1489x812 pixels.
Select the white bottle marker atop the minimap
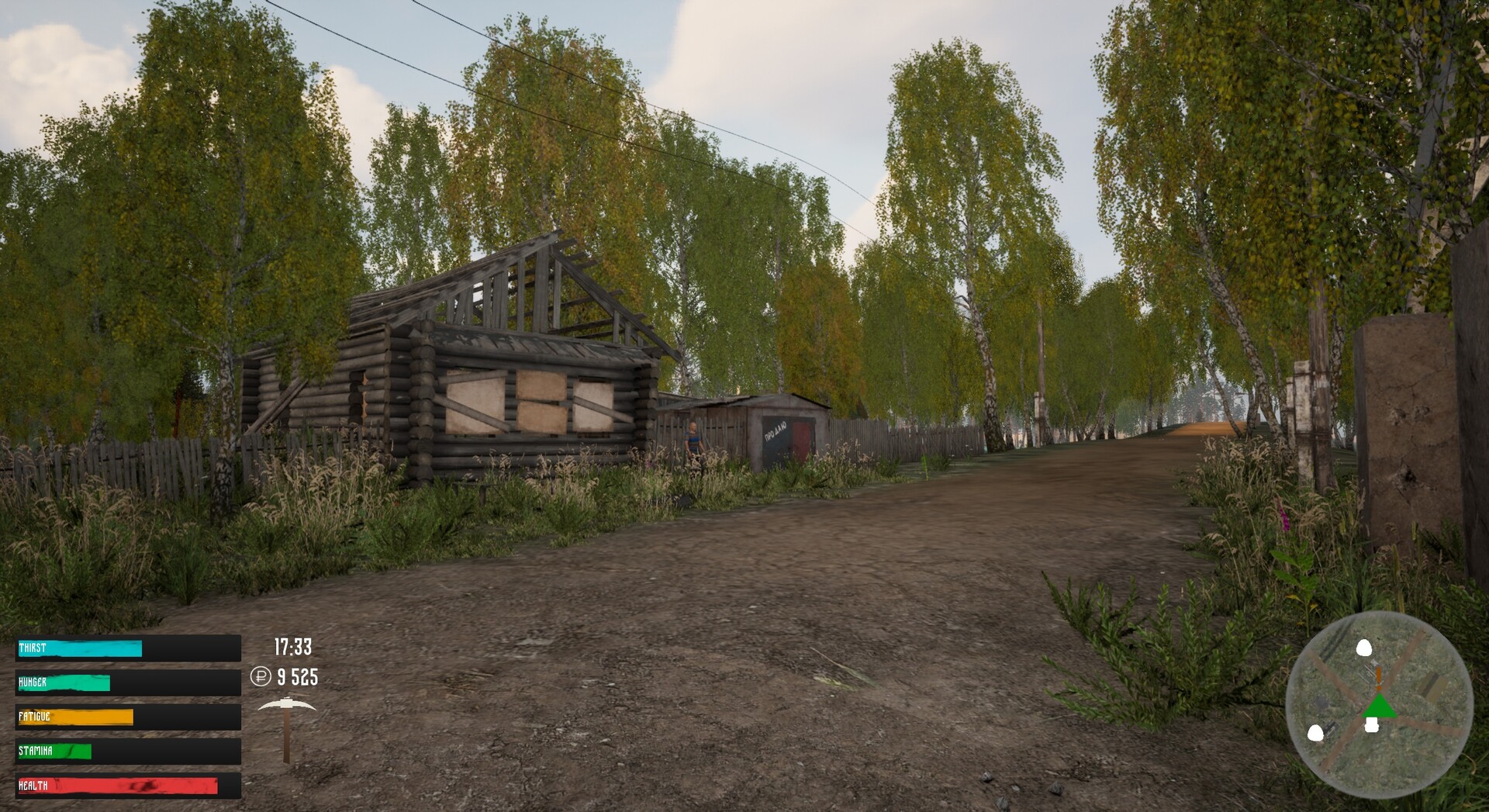[x=1365, y=648]
